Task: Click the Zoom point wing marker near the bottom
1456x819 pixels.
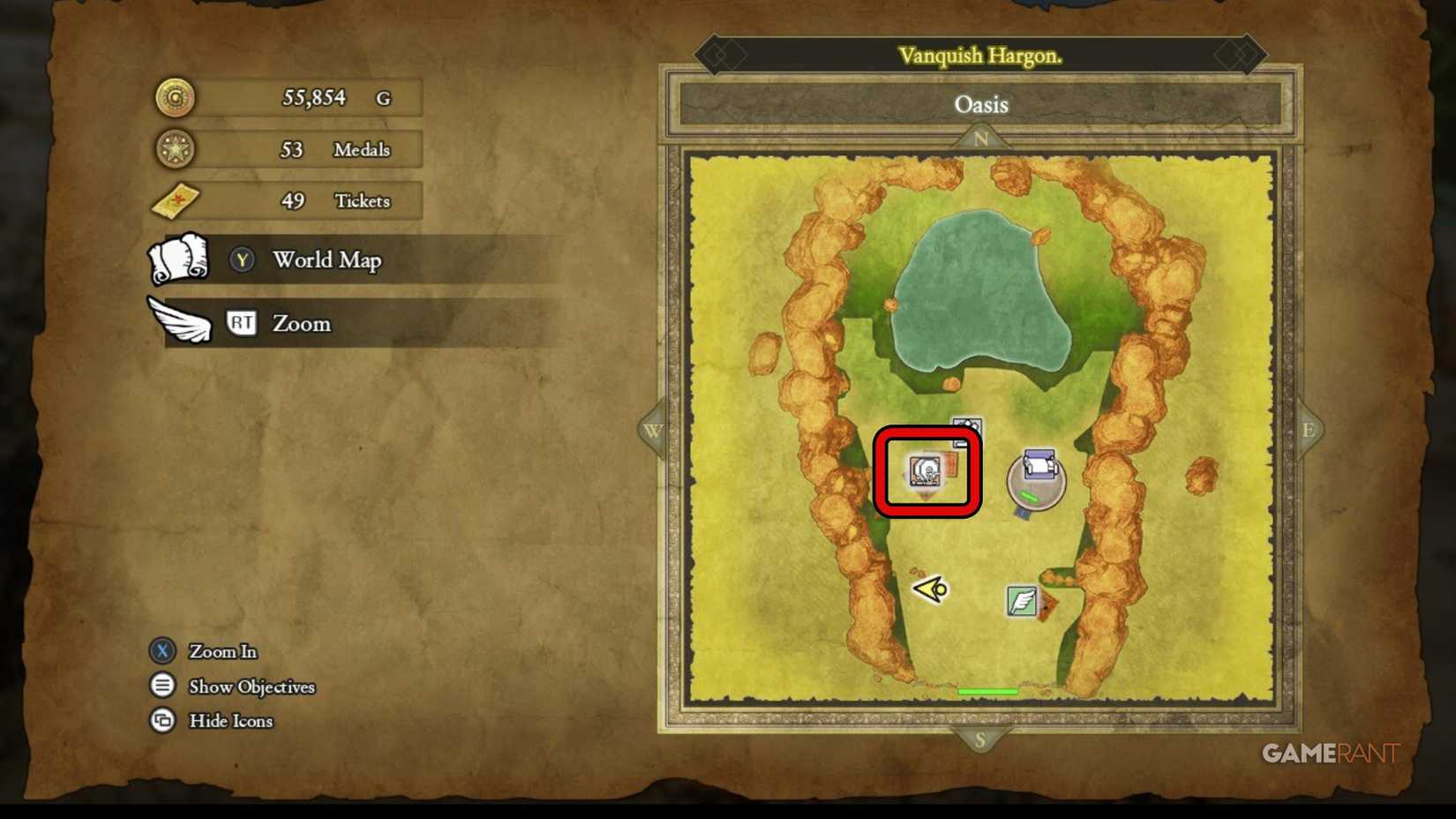Action: coord(1021,601)
